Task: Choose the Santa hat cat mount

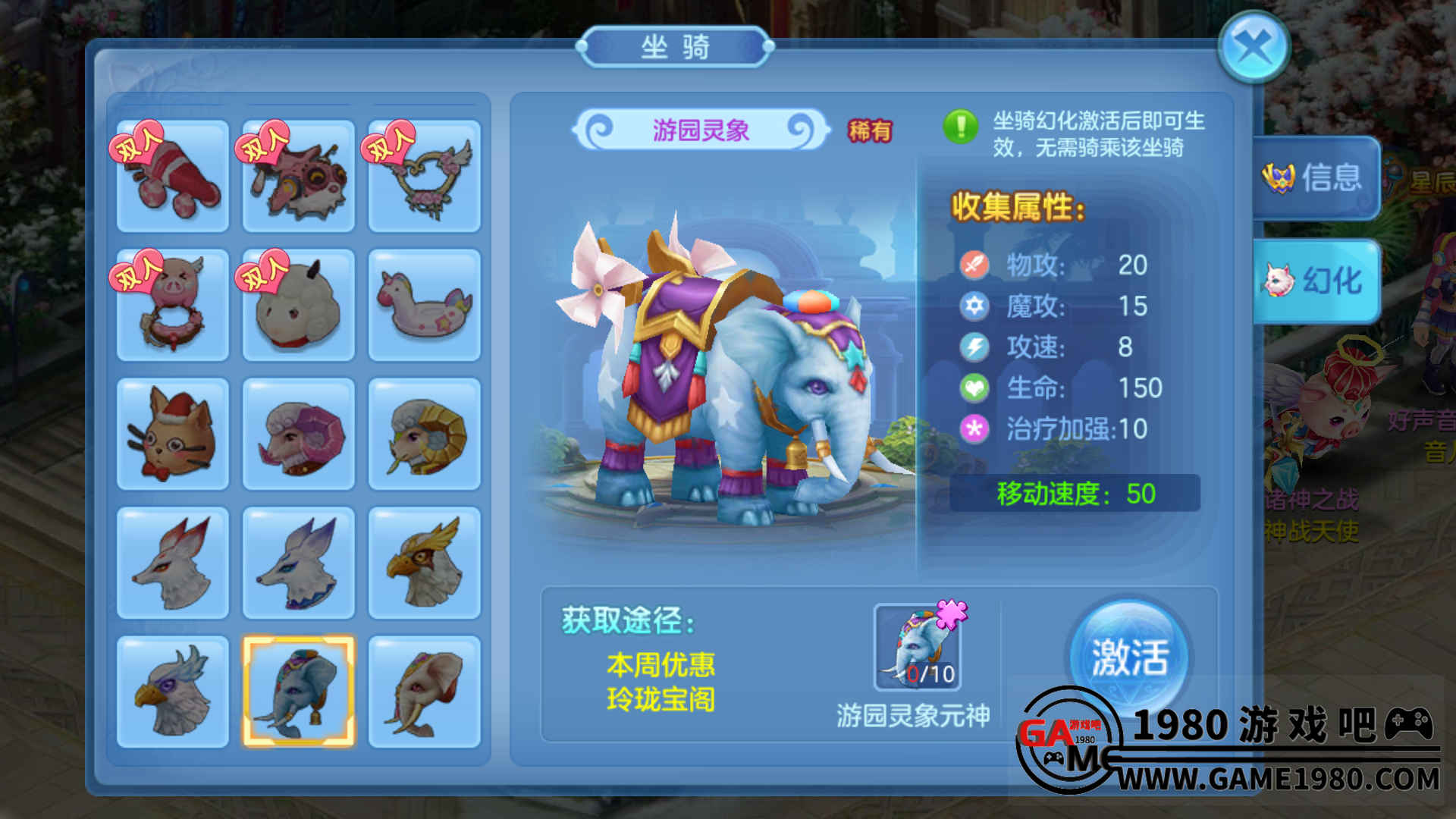Action: point(173,434)
